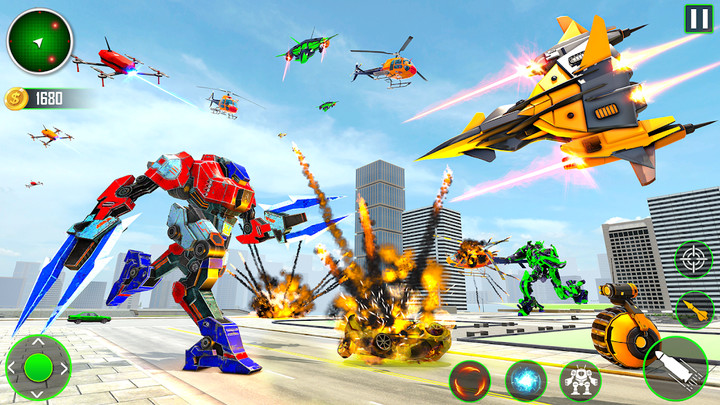Activate the crosshair aim button
Image resolution: width=720 pixels, height=405 pixels.
click(x=693, y=259)
